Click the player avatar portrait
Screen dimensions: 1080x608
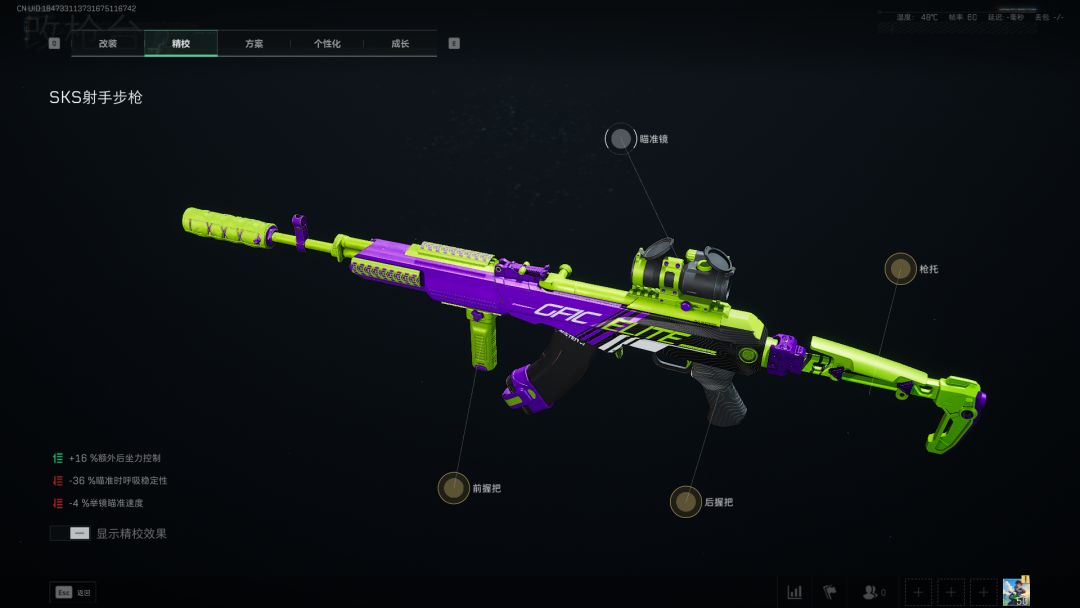click(x=1016, y=591)
